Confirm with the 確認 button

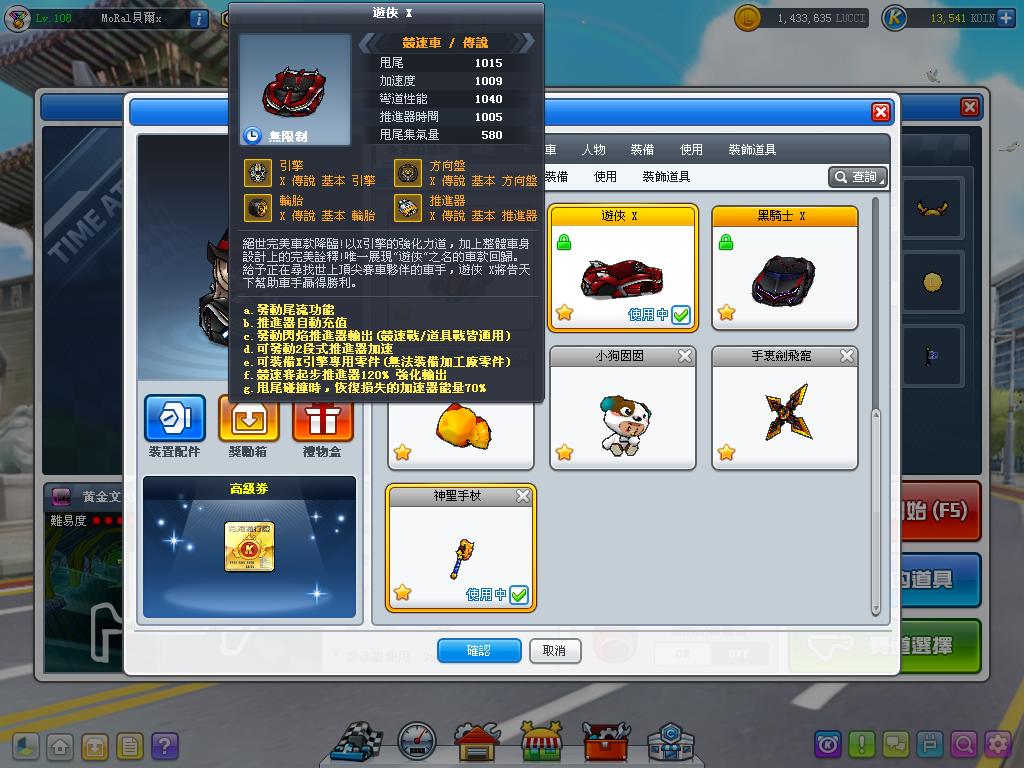(x=479, y=651)
